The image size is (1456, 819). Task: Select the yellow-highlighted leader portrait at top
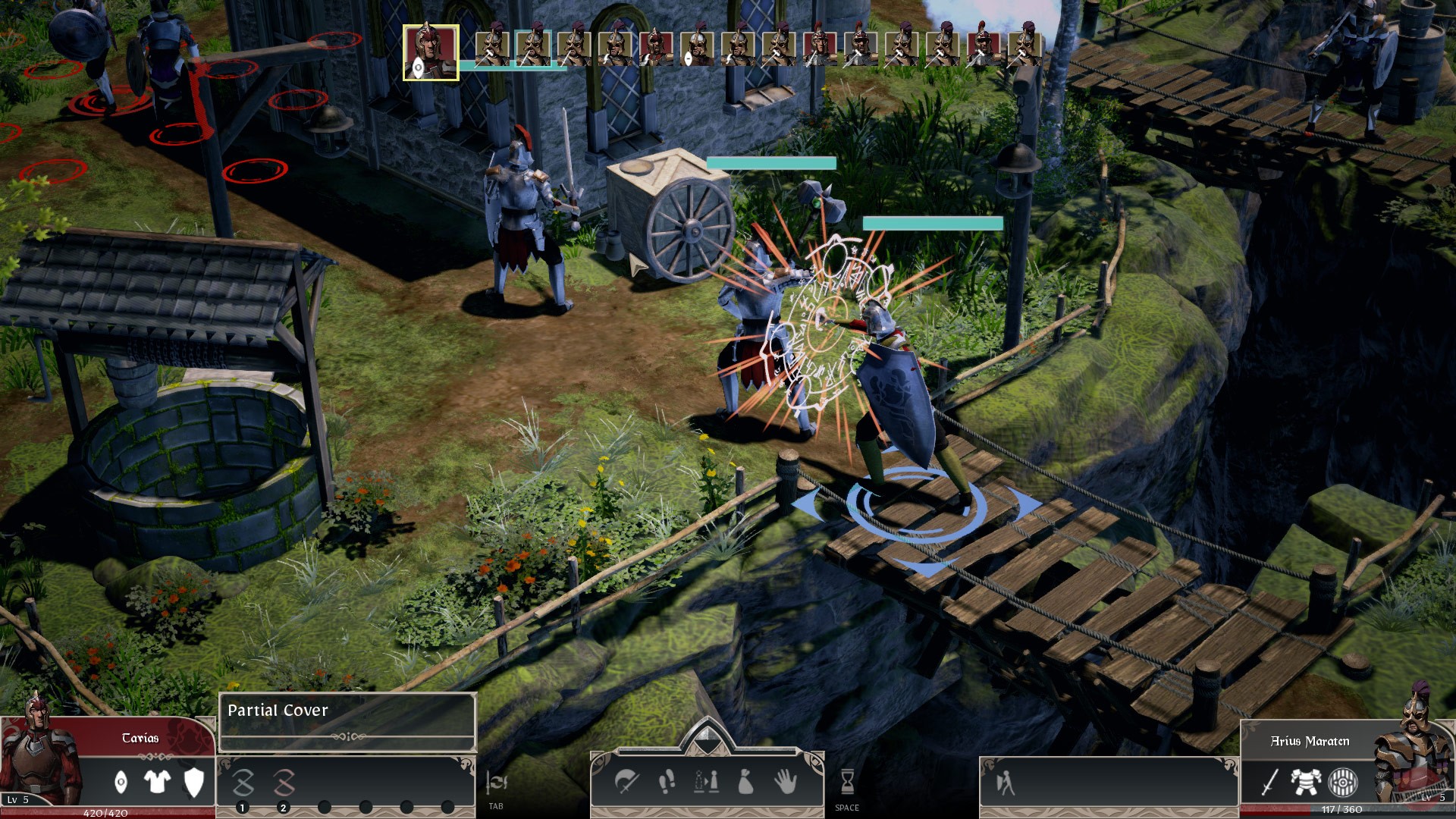(431, 49)
